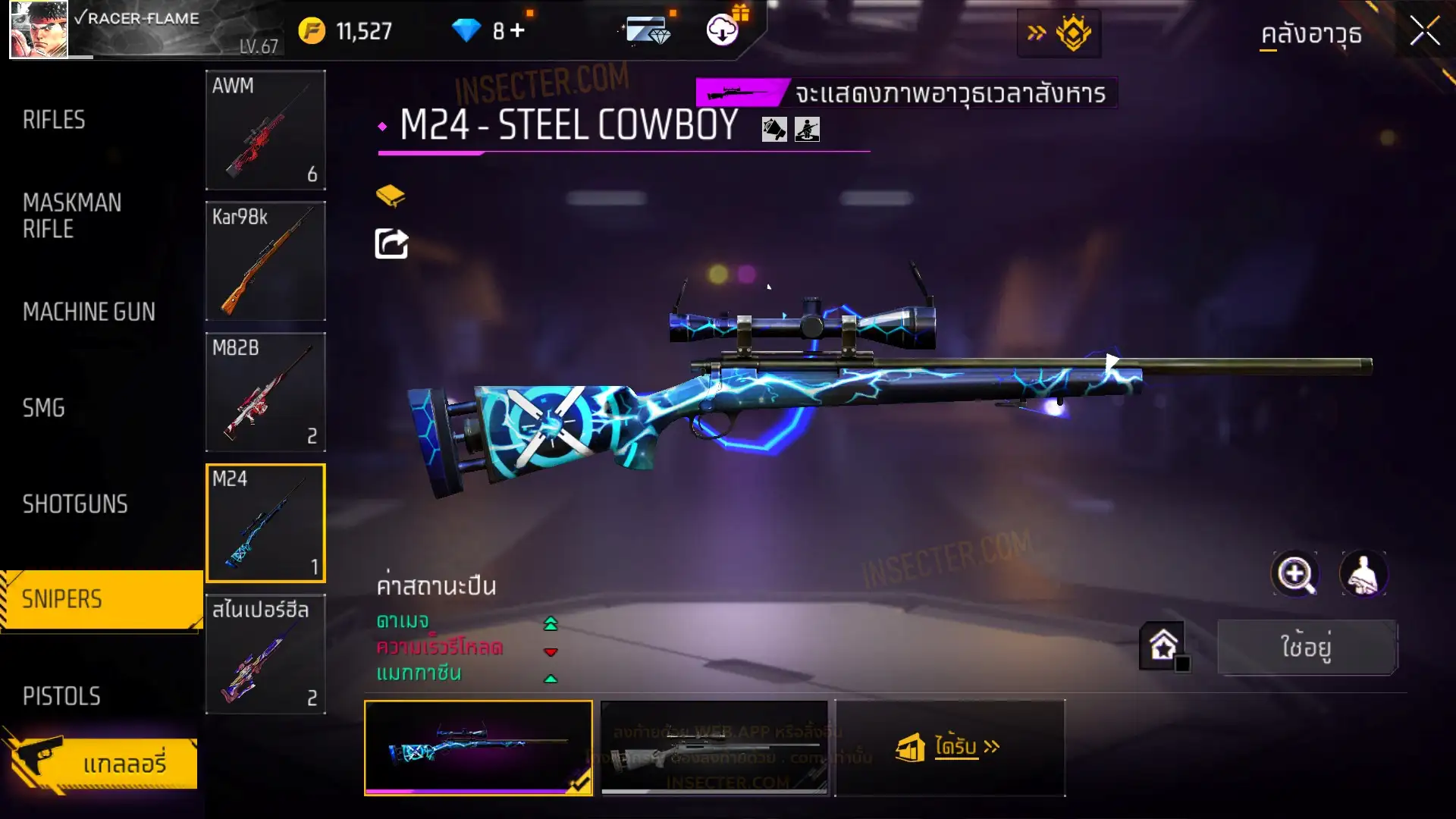1456x819 pixels.
Task: Select the Steel Cowboy skin thumbnail
Action: (x=479, y=747)
